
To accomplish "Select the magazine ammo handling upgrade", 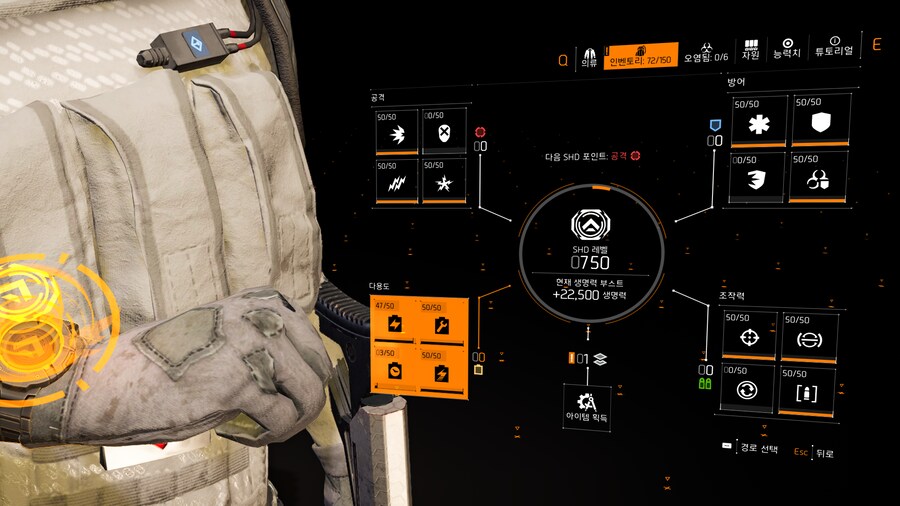I will pos(810,389).
